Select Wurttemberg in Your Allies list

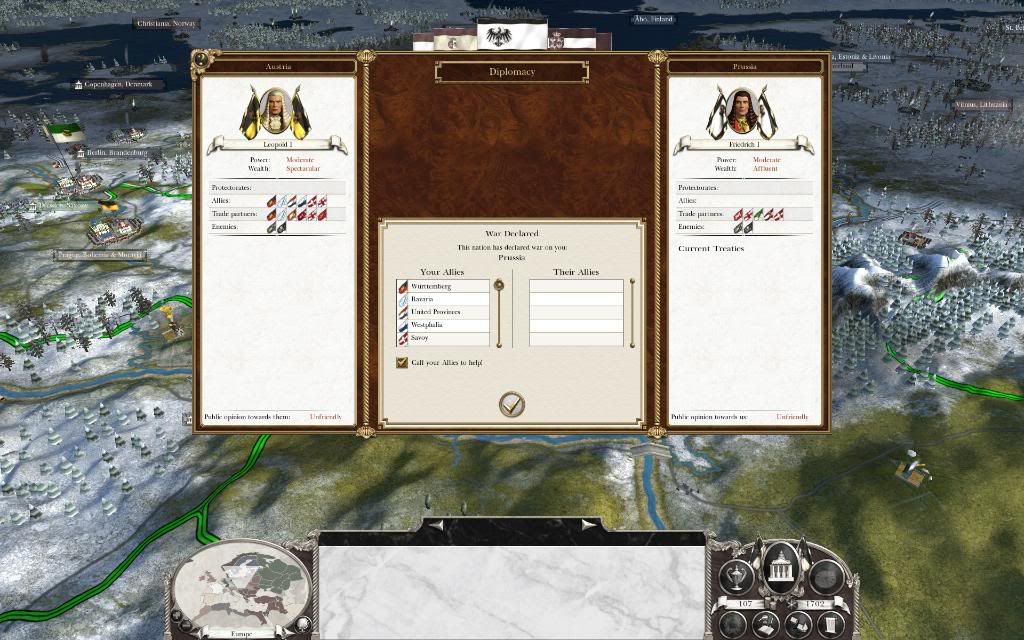click(443, 287)
